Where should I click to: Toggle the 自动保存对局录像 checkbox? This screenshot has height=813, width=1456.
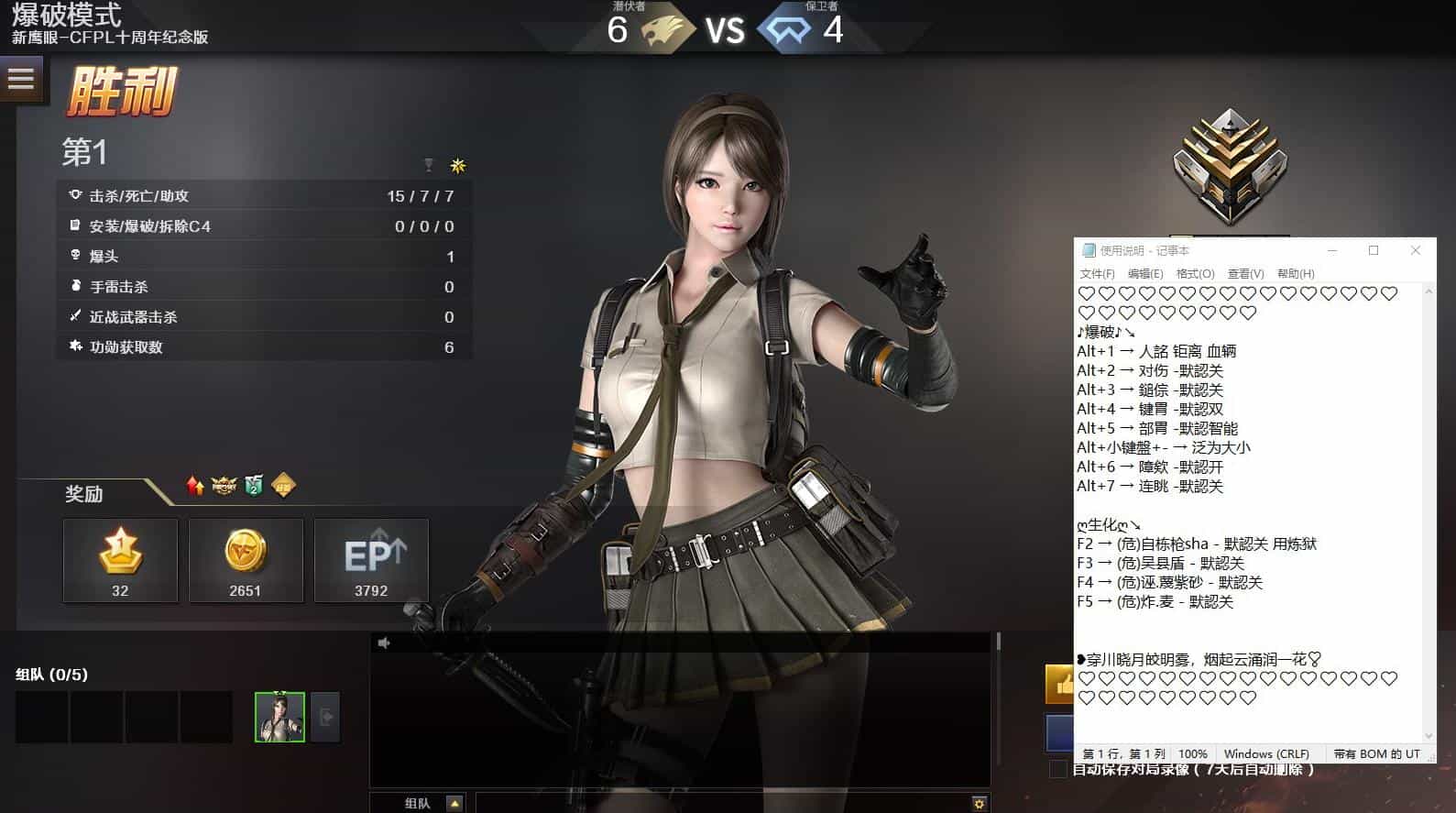click(1058, 769)
